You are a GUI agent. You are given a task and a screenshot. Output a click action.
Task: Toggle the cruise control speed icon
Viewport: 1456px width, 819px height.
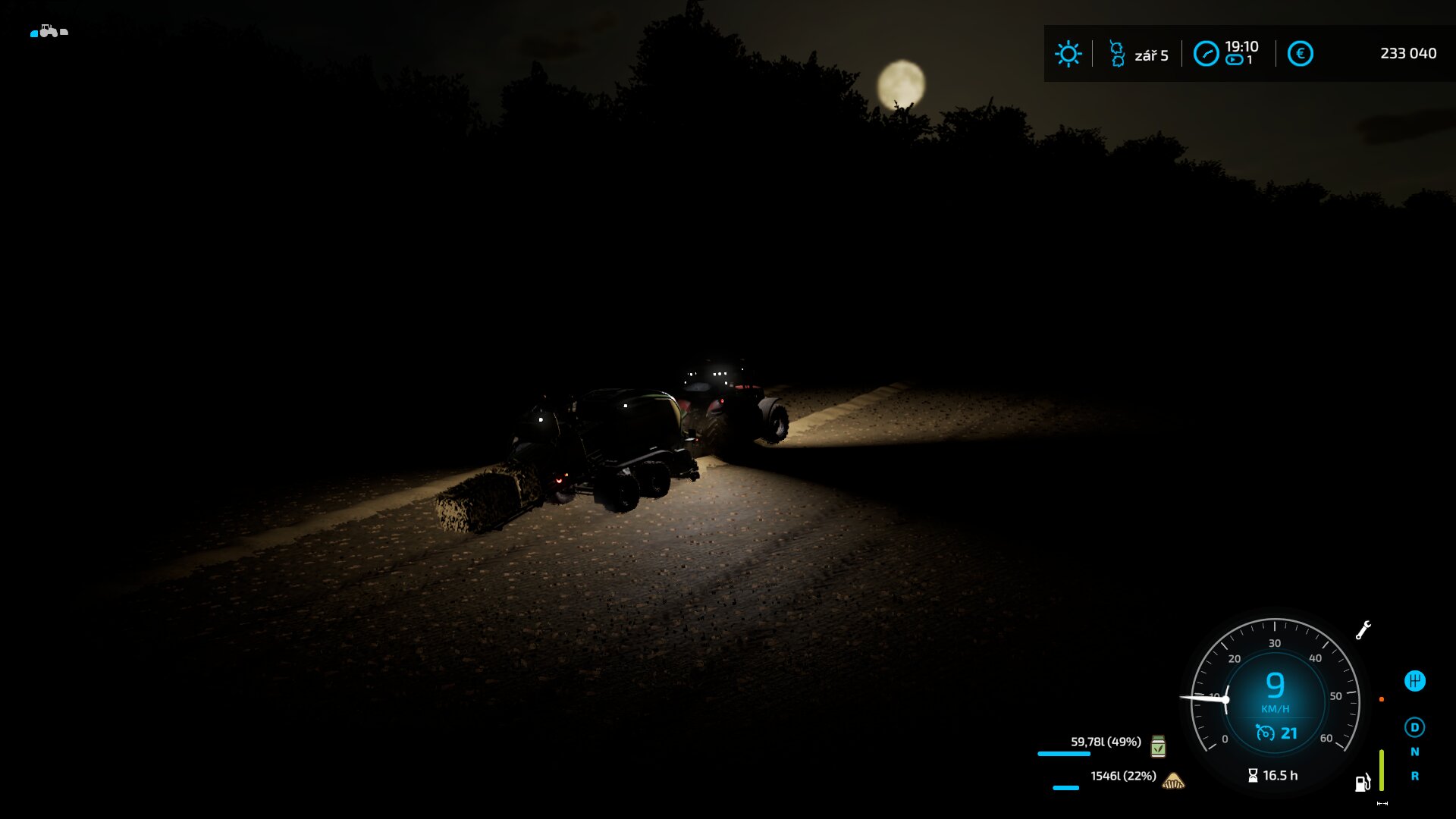pos(1265,733)
